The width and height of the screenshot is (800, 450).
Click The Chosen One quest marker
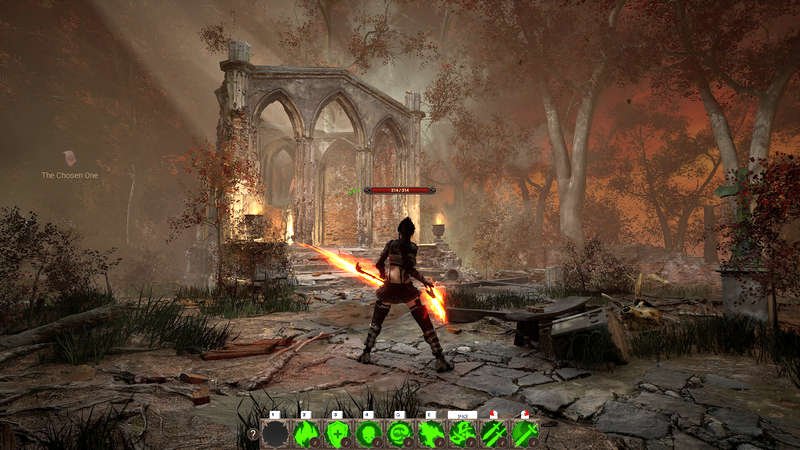click(69, 159)
